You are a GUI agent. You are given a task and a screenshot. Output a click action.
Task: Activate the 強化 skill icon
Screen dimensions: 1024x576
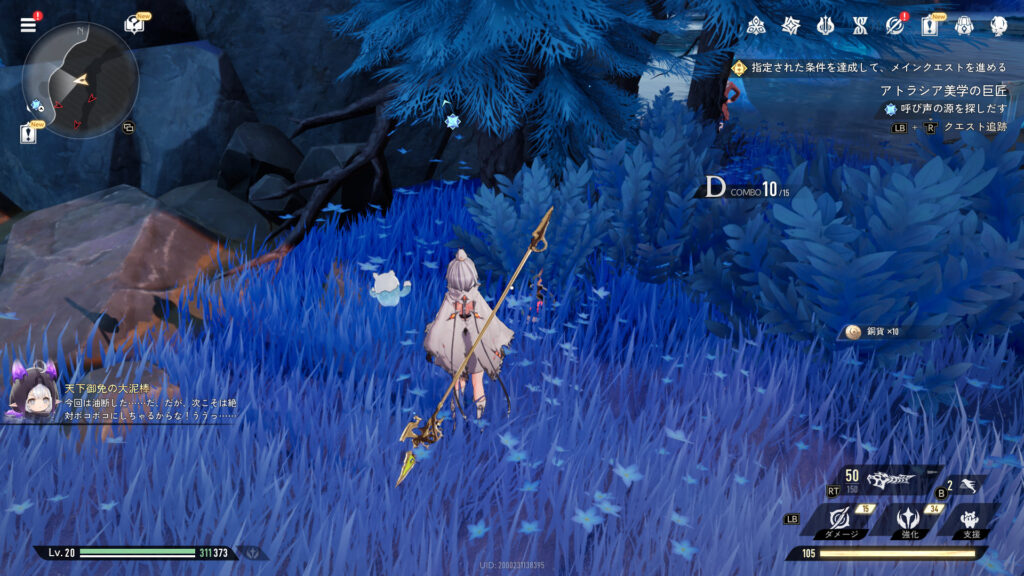(x=910, y=518)
